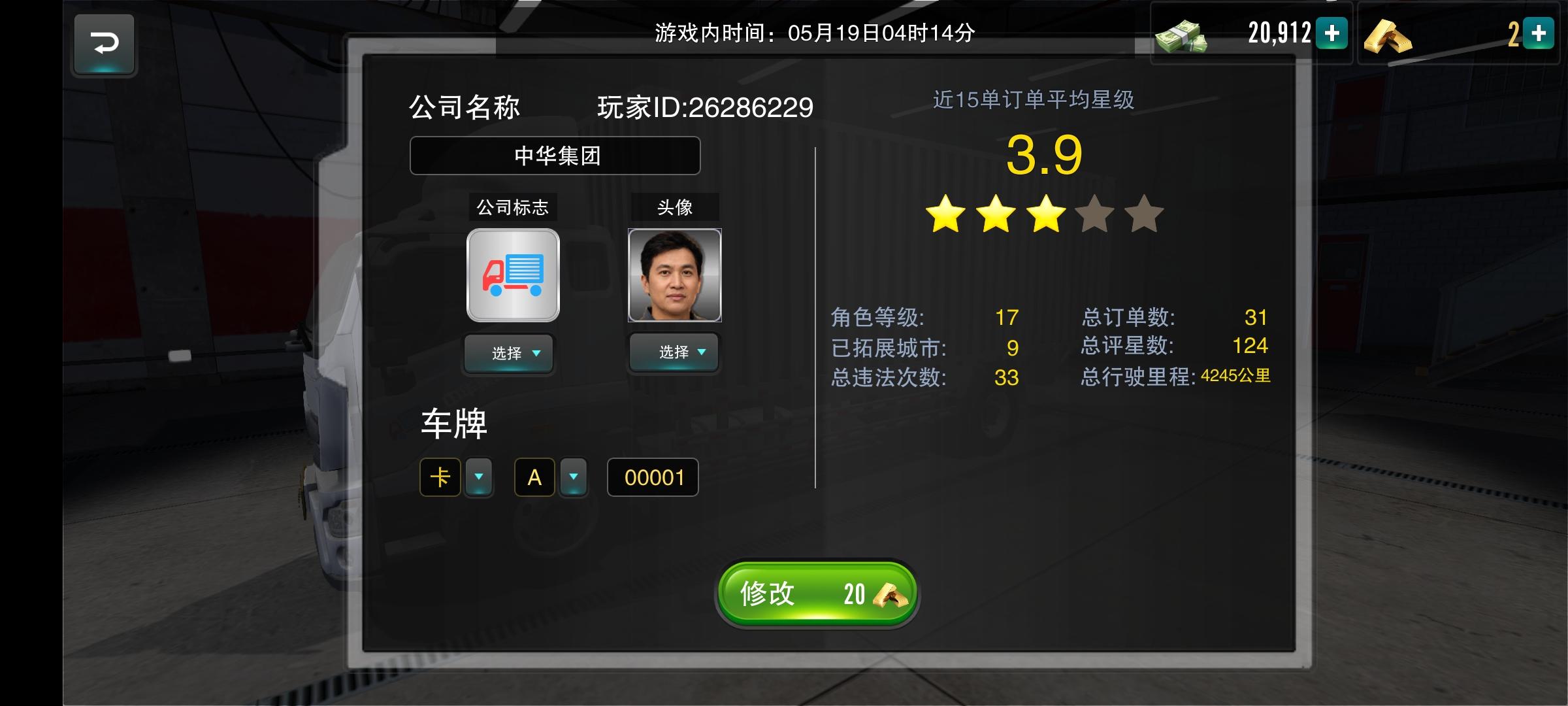Select the red truck company logo image
1568x706 pixels.
pyautogui.click(x=512, y=275)
